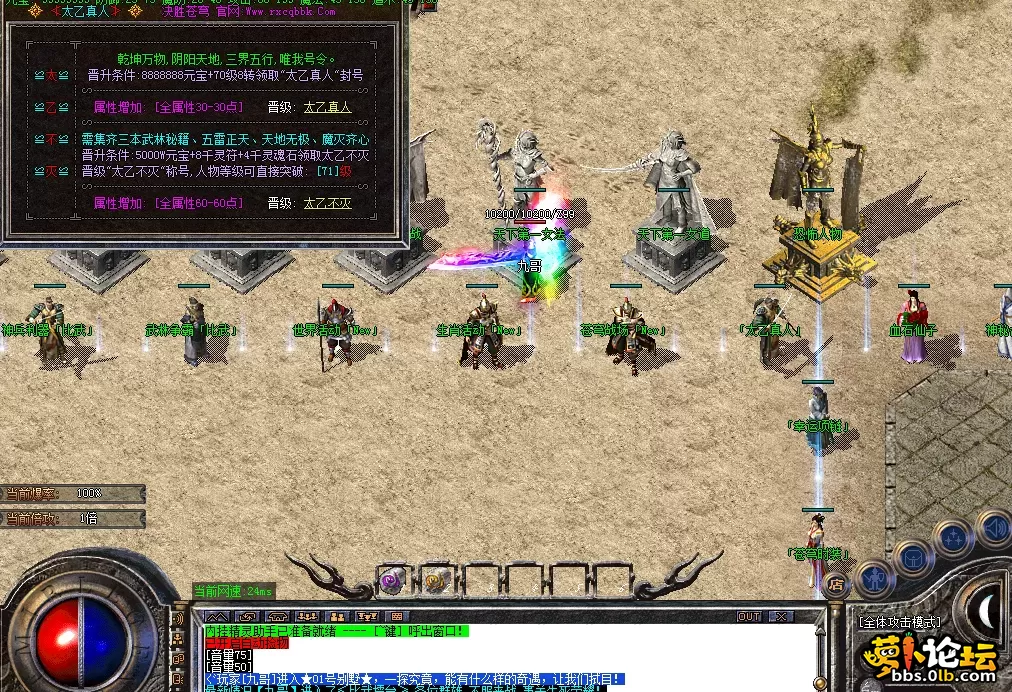Click the 太乙不灭 promotion link
The height and width of the screenshot is (692, 1012).
[327, 203]
